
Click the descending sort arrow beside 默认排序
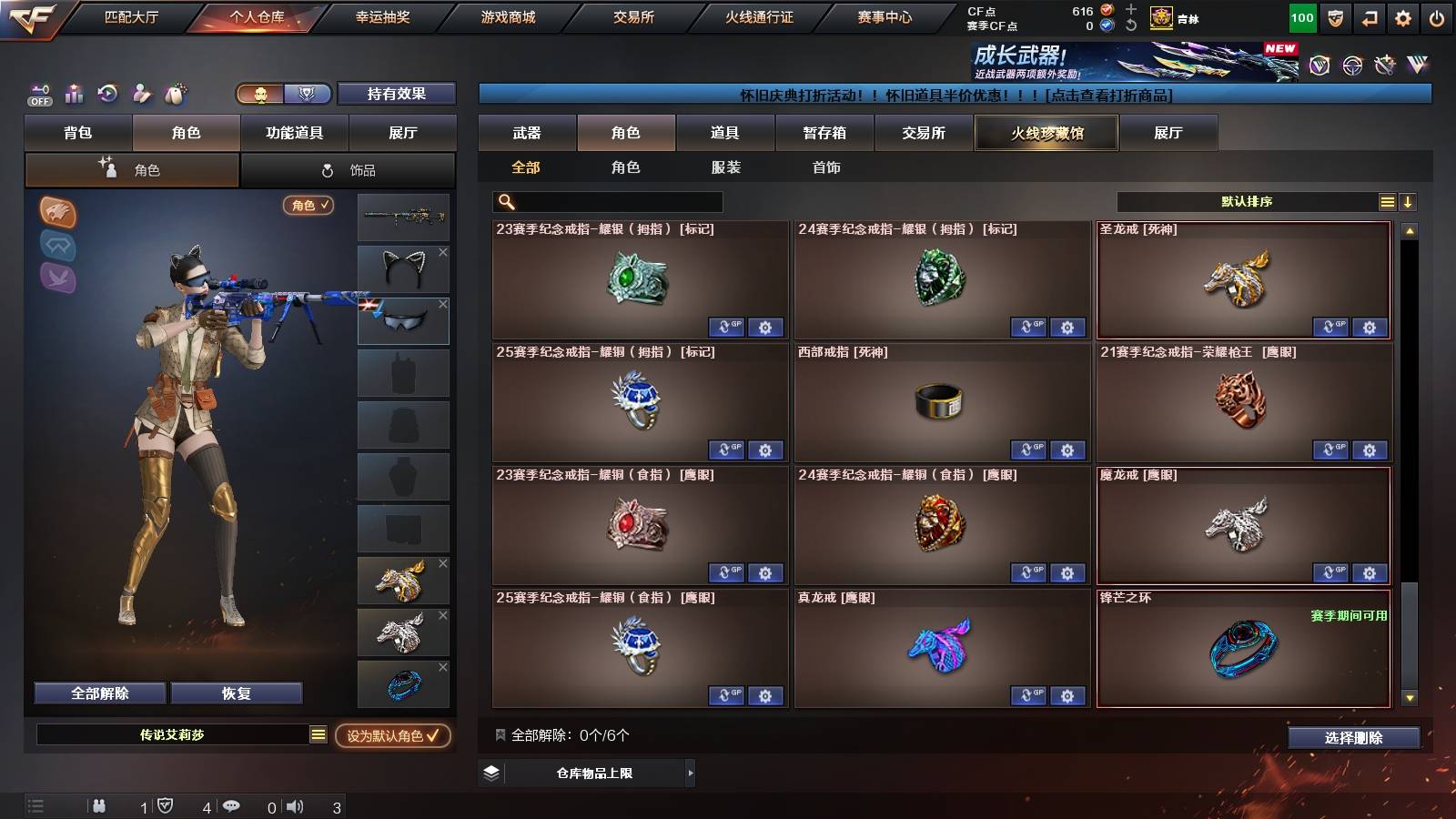click(x=1409, y=201)
